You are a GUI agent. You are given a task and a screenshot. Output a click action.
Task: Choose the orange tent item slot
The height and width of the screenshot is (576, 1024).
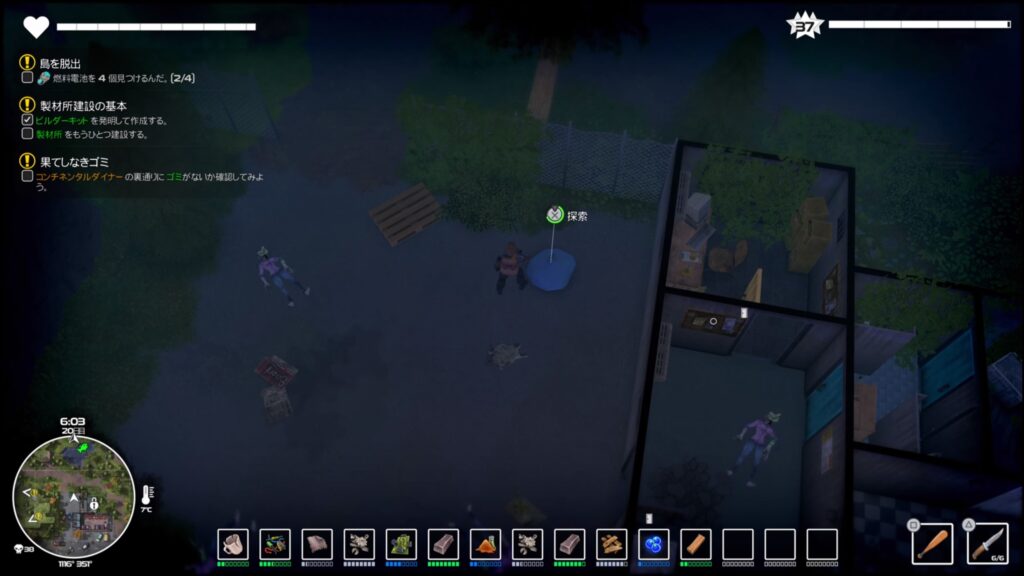(485, 544)
